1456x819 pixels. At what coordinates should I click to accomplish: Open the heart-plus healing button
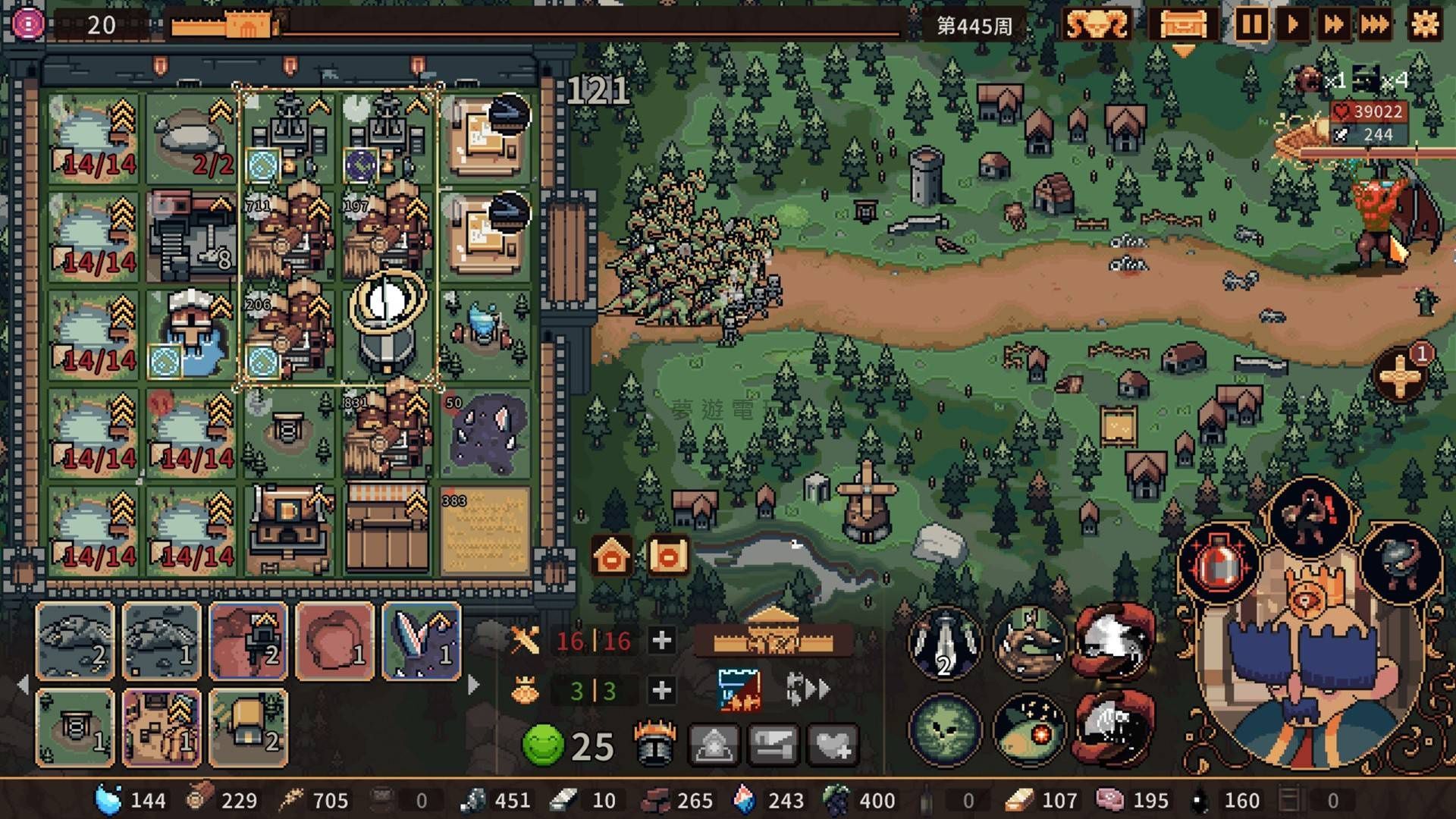[833, 745]
